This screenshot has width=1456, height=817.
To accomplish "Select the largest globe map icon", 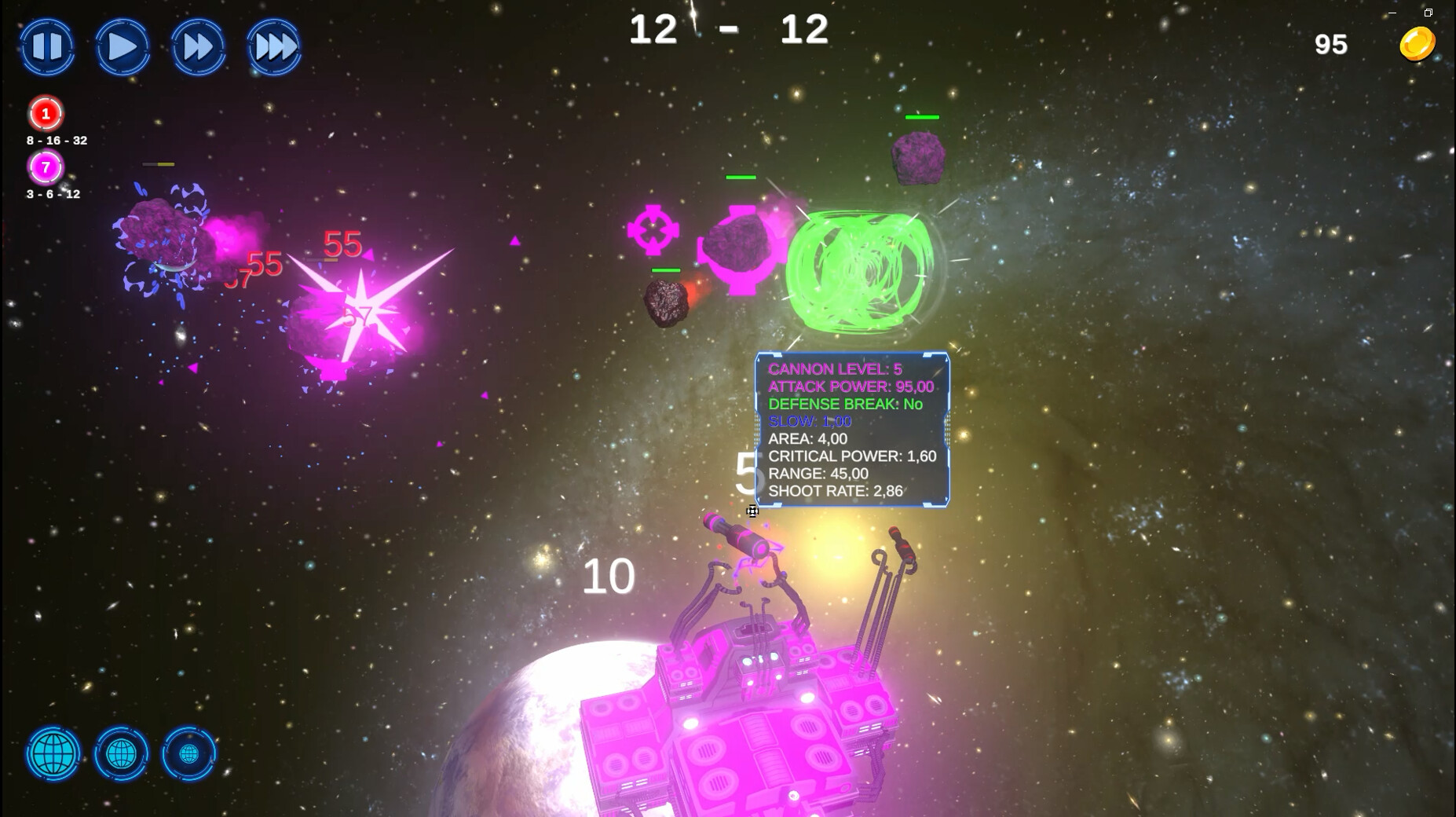I will [52, 754].
